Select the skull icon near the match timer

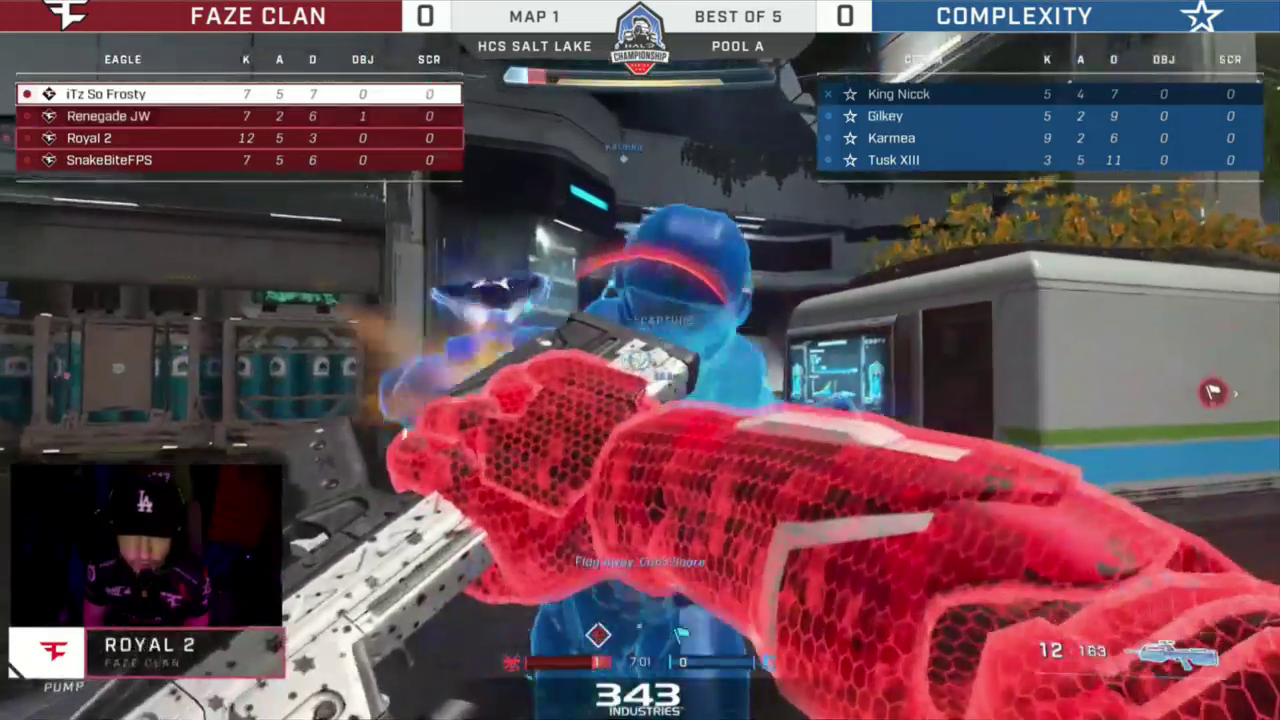click(x=512, y=661)
